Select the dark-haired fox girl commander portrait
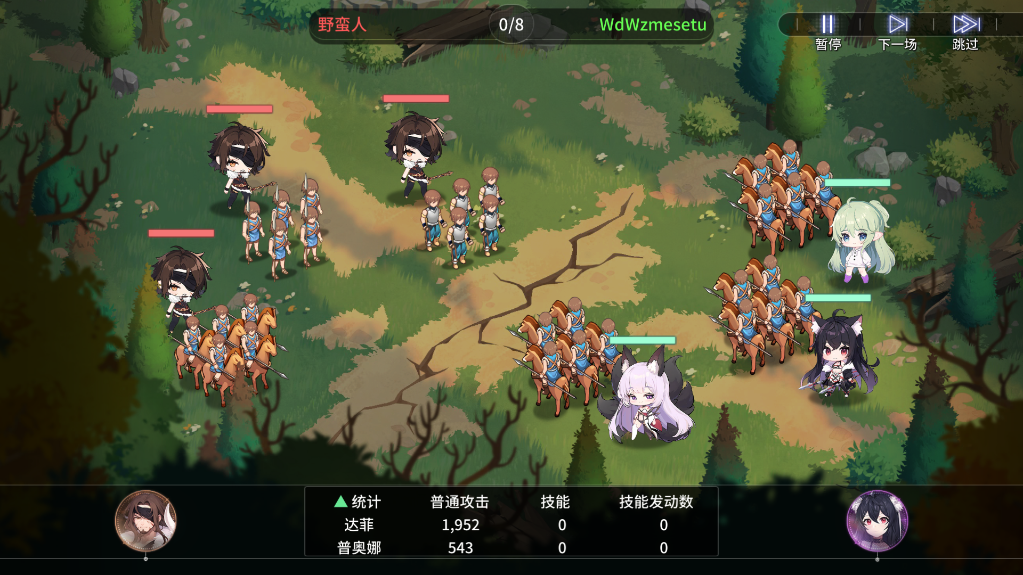The height and width of the screenshot is (575, 1023). tap(877, 520)
